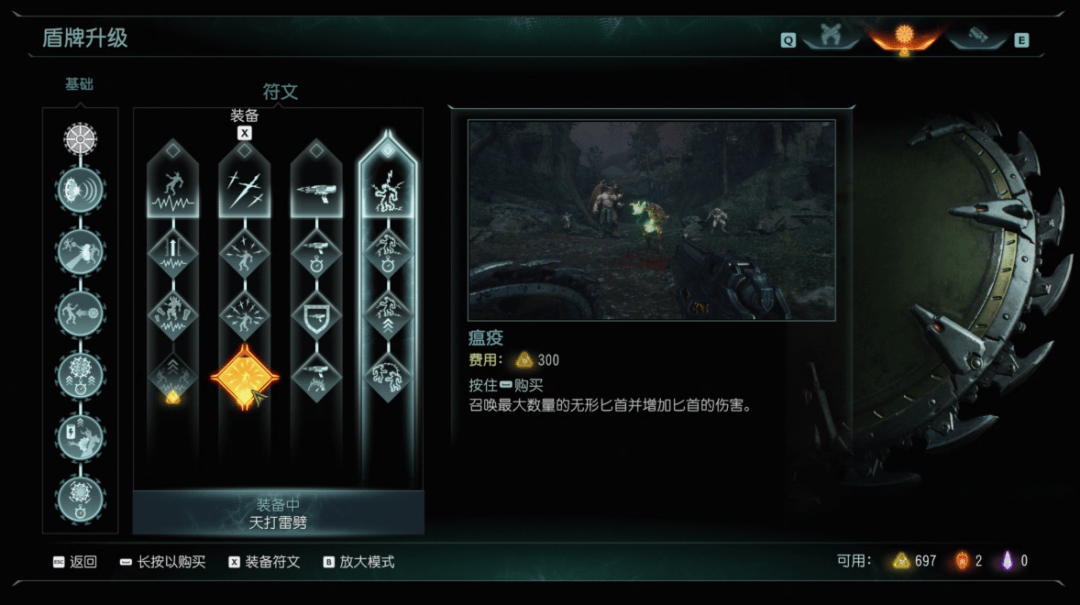Choose the battery and figure base upgrade
The height and width of the screenshot is (605, 1080).
tap(80, 437)
